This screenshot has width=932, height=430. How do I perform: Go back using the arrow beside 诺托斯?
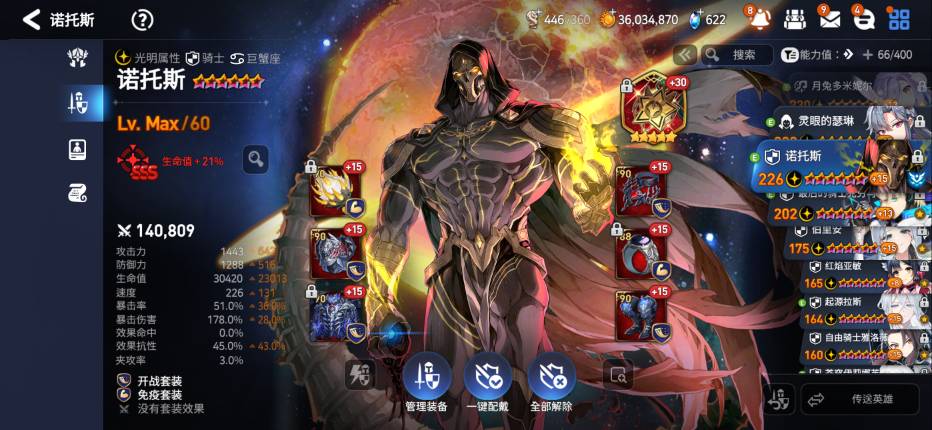click(31, 19)
